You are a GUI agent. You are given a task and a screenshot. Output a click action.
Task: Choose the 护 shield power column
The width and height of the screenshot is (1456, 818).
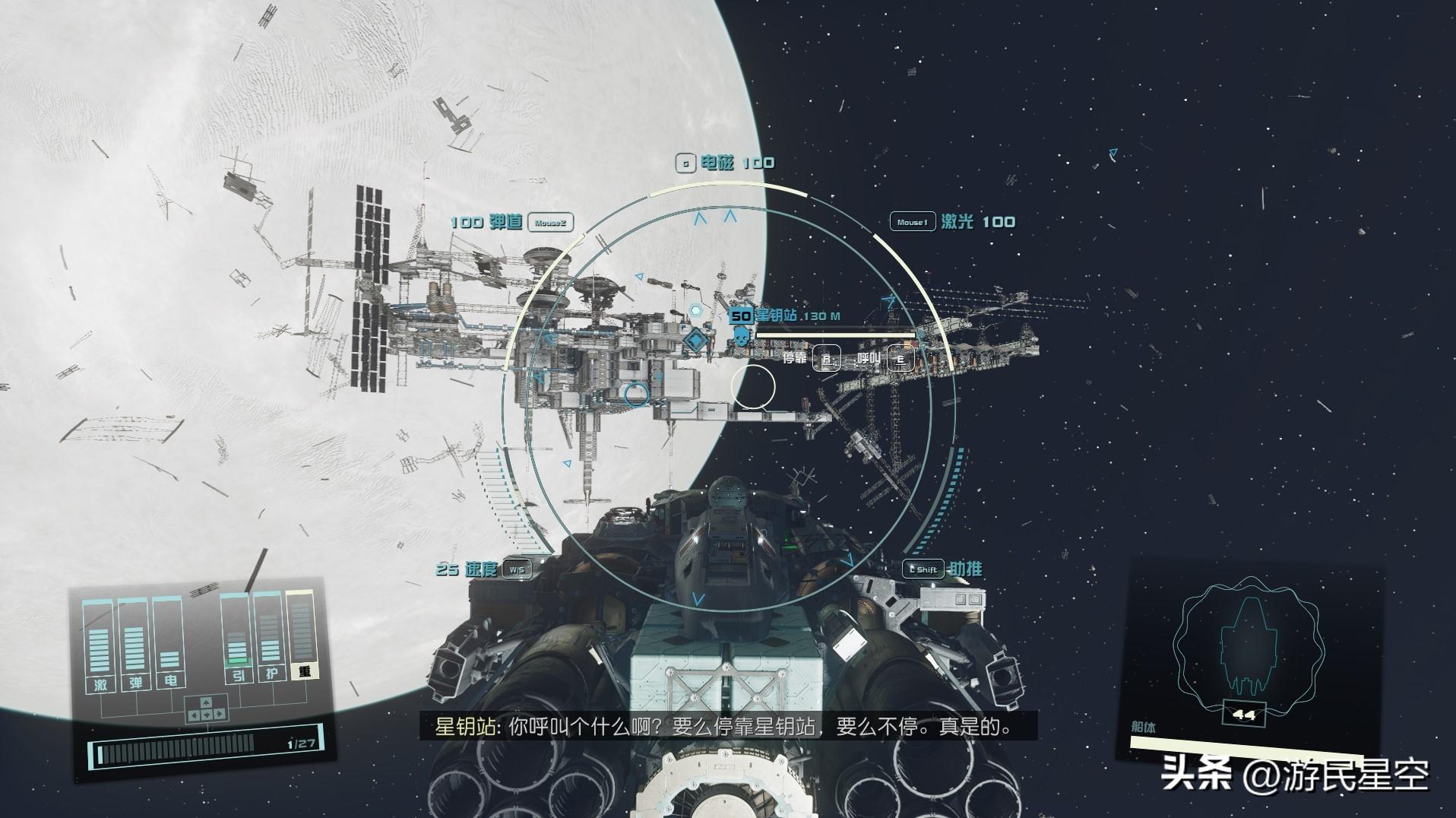271,639
